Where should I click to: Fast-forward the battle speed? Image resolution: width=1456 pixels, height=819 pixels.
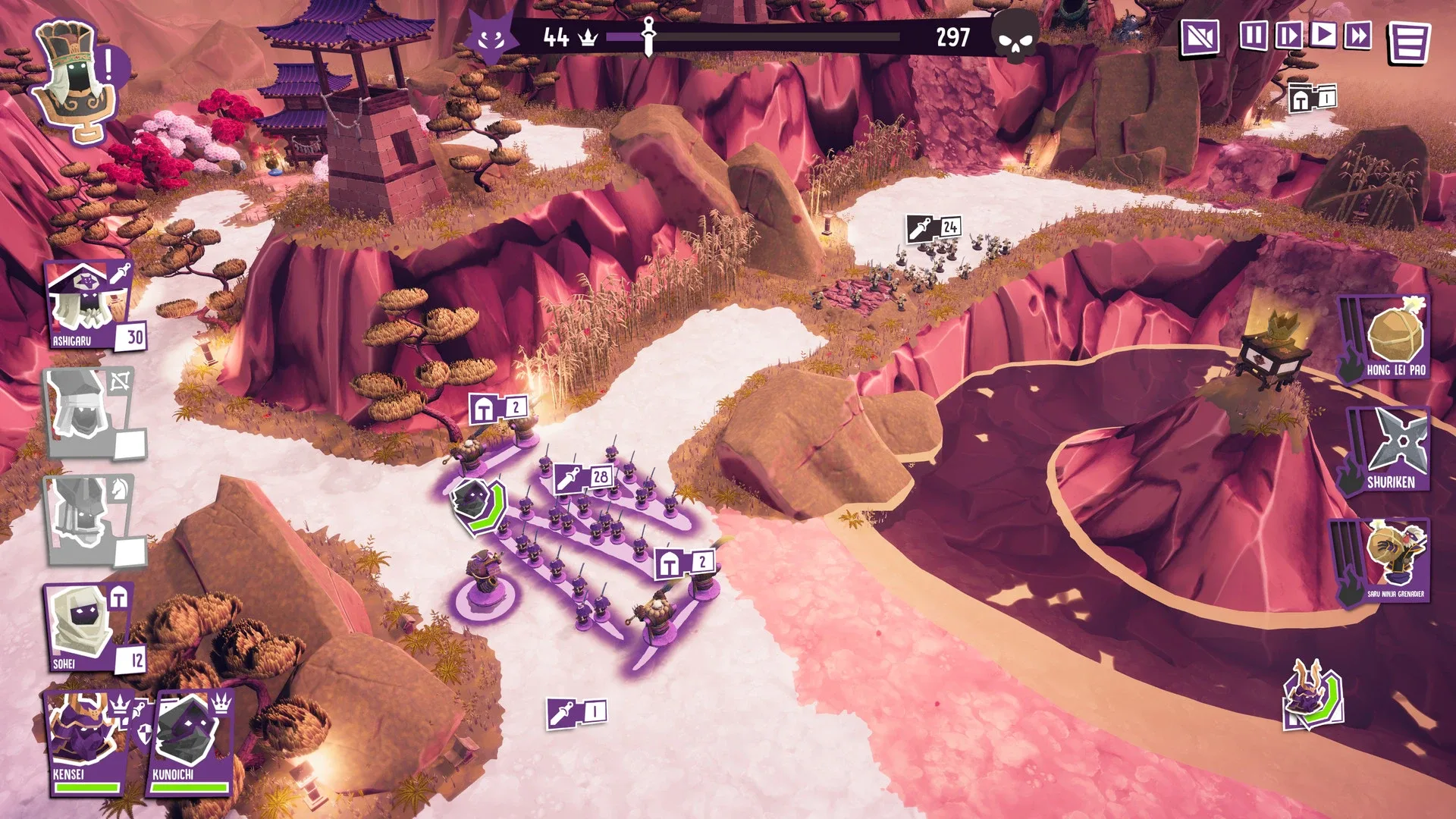tap(1358, 36)
